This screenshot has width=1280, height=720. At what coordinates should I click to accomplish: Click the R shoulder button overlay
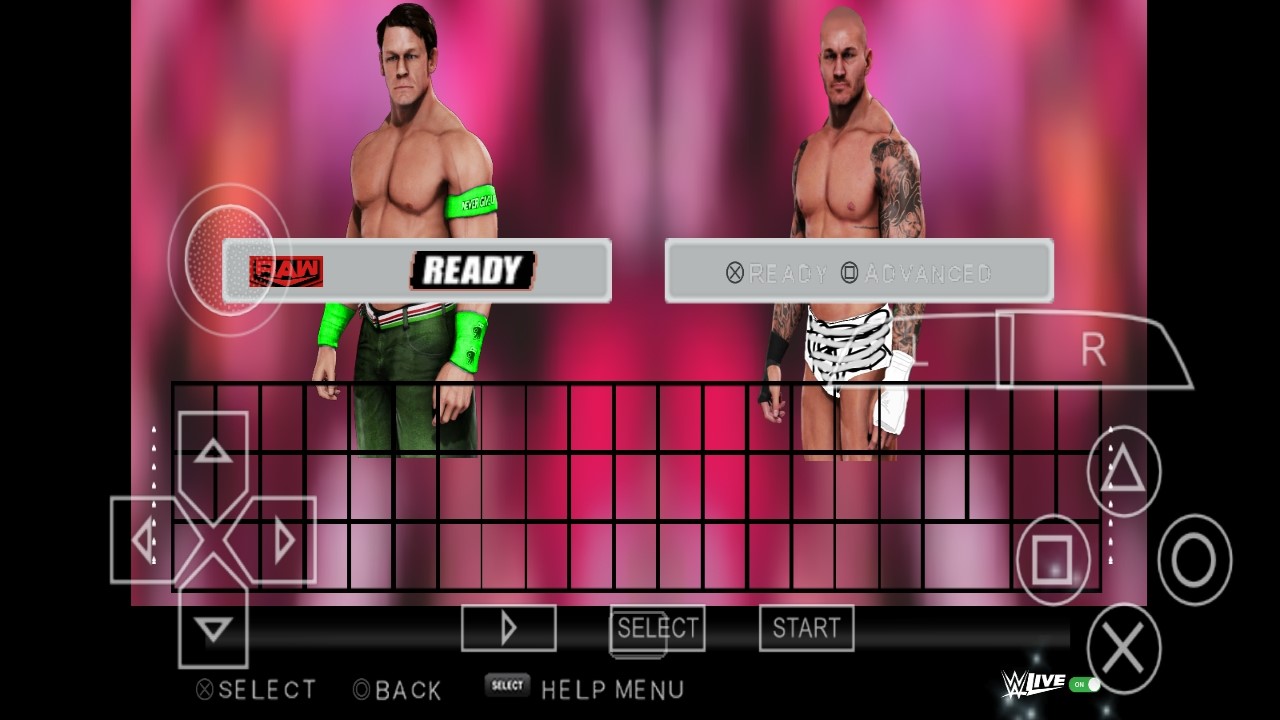tap(1095, 350)
